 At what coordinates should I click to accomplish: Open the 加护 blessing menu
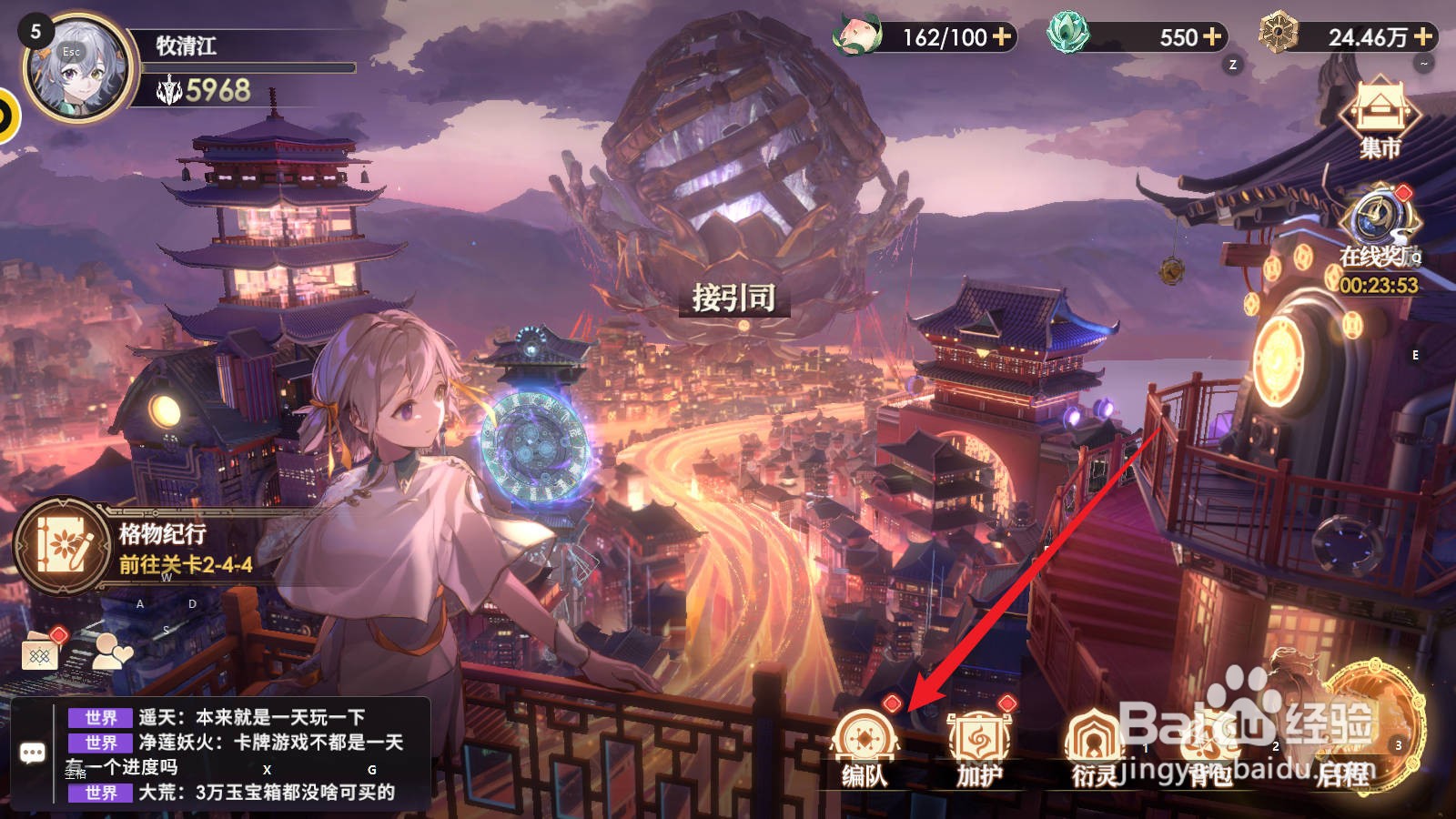click(x=979, y=746)
